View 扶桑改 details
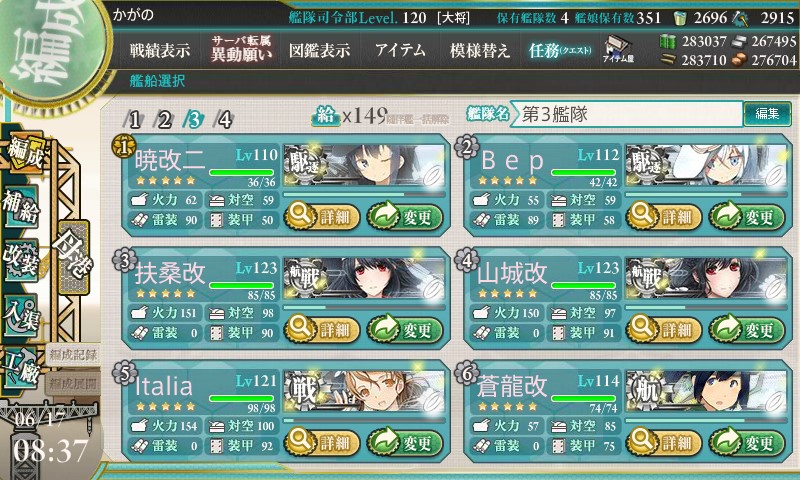Screen dimensions: 800x480 (x=320, y=327)
